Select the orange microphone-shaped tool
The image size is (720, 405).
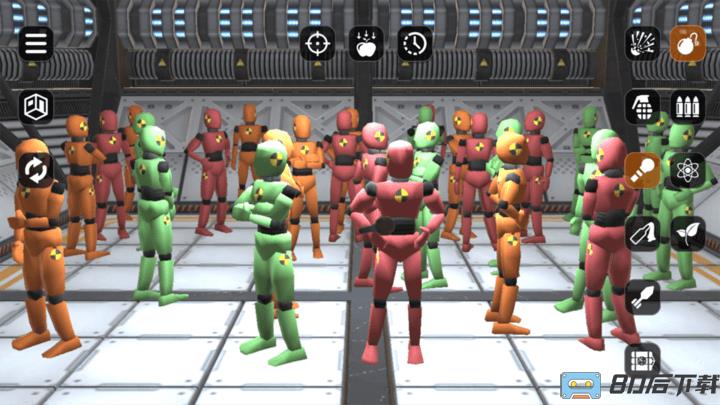pyautogui.click(x=642, y=170)
